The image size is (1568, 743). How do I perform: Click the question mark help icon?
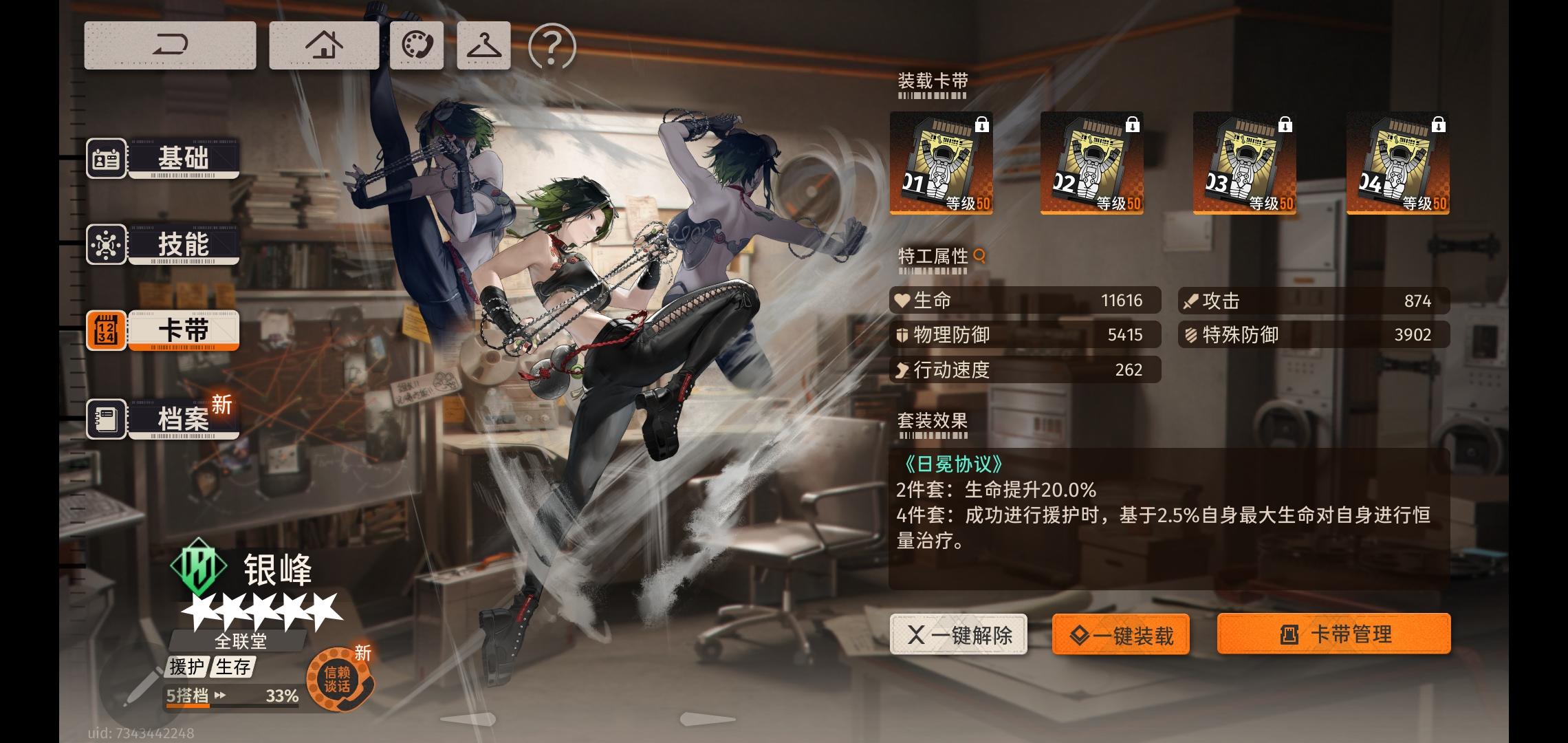551,45
